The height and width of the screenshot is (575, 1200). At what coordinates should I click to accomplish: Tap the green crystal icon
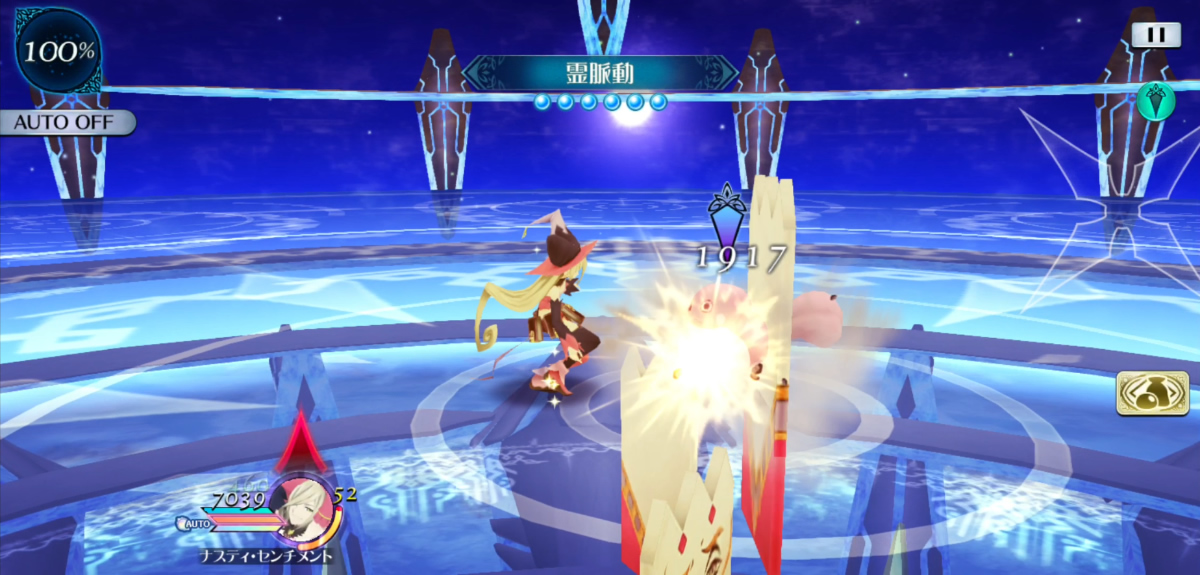(1154, 100)
